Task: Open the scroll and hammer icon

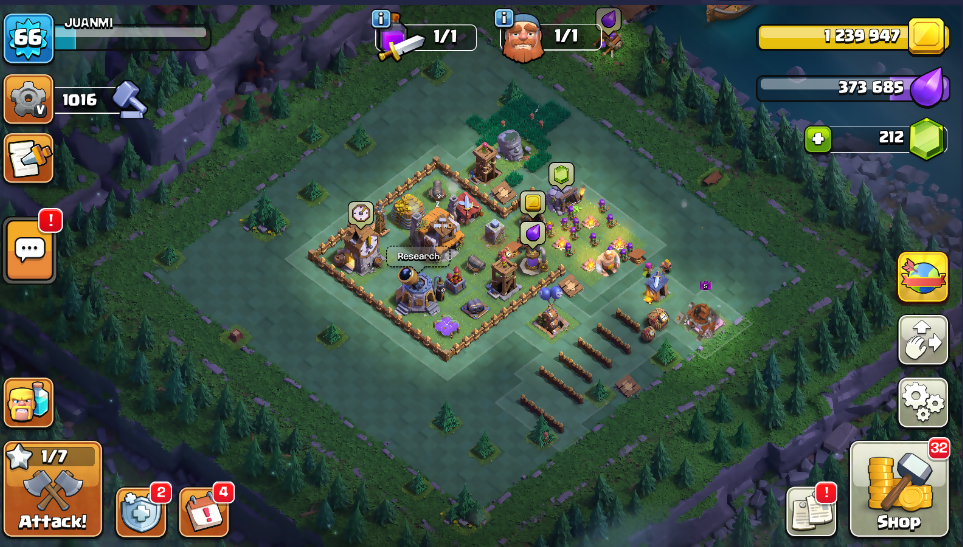Action: tap(28, 158)
